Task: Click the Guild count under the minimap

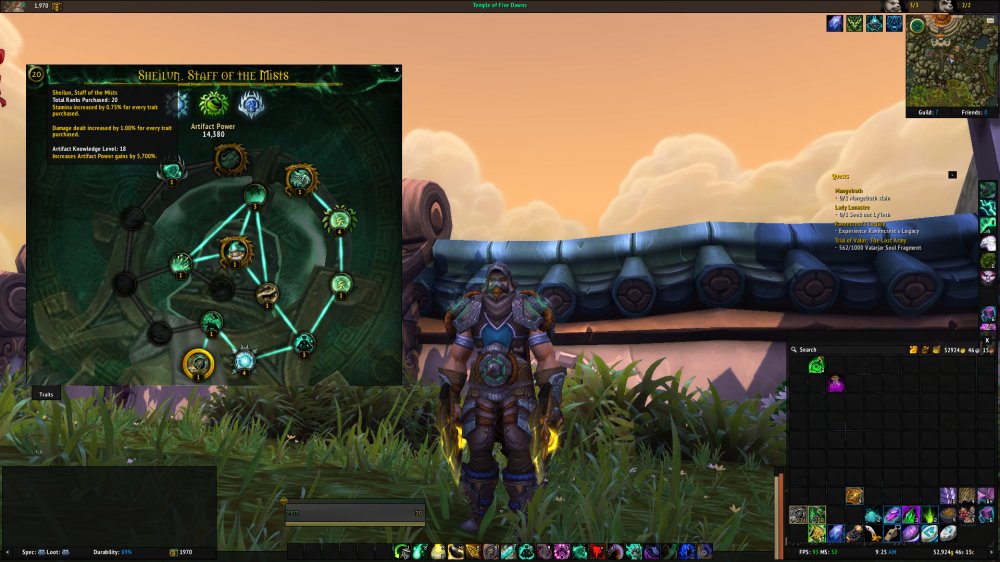Action: 926,113
